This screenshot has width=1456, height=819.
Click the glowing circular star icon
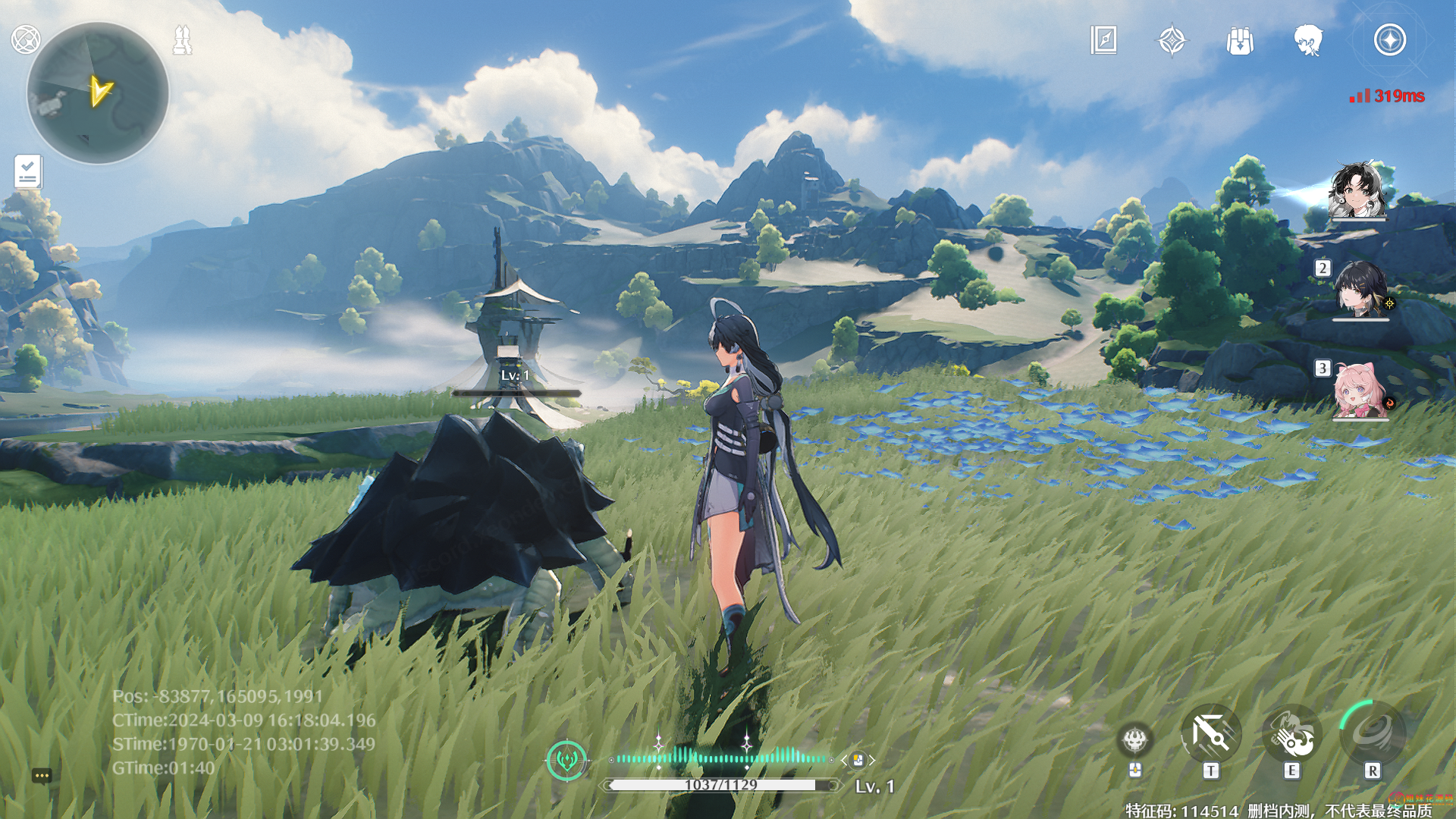point(1389,40)
